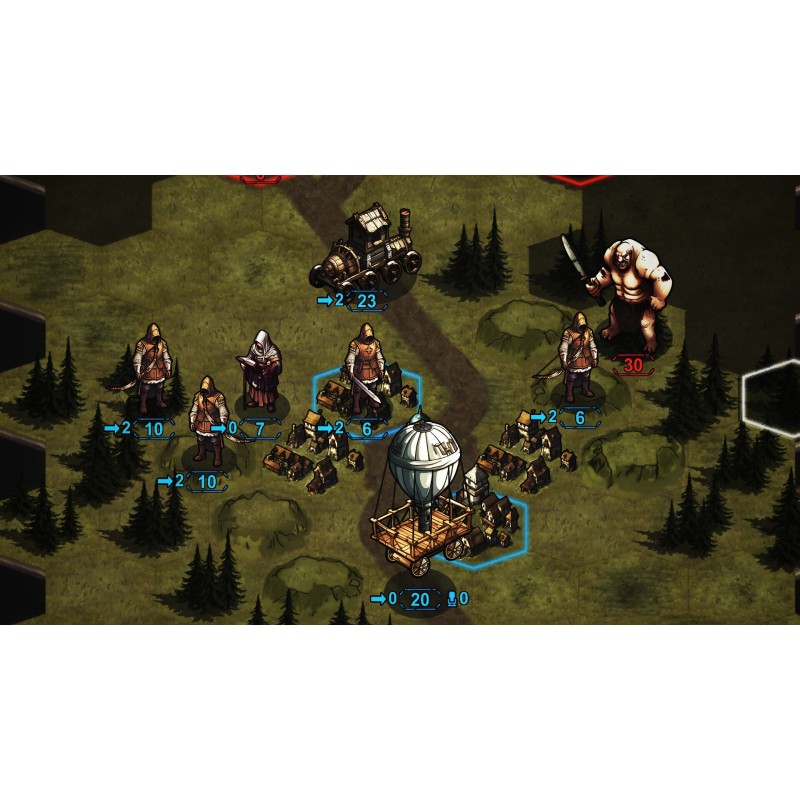Pick the archer standing beside the ogre
The height and width of the screenshot is (800, 800).
pyautogui.click(x=577, y=359)
